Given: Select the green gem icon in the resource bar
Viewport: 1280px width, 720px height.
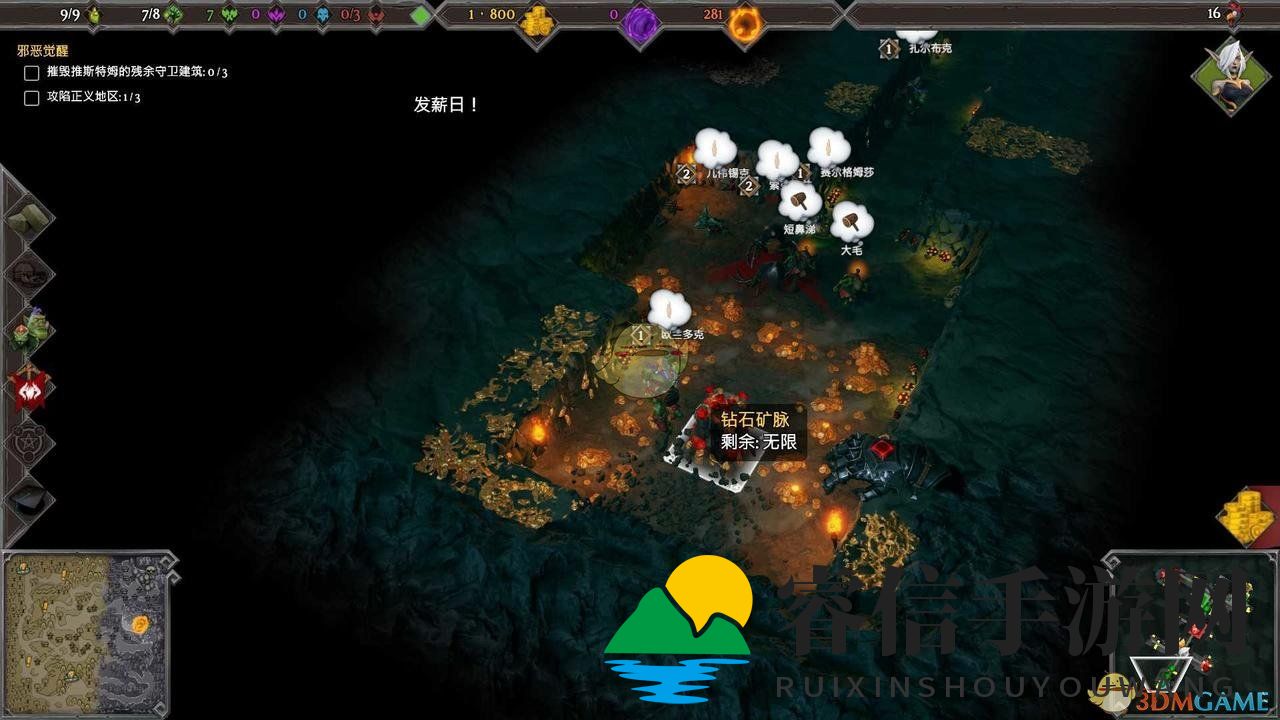Looking at the screenshot, I should [x=421, y=14].
